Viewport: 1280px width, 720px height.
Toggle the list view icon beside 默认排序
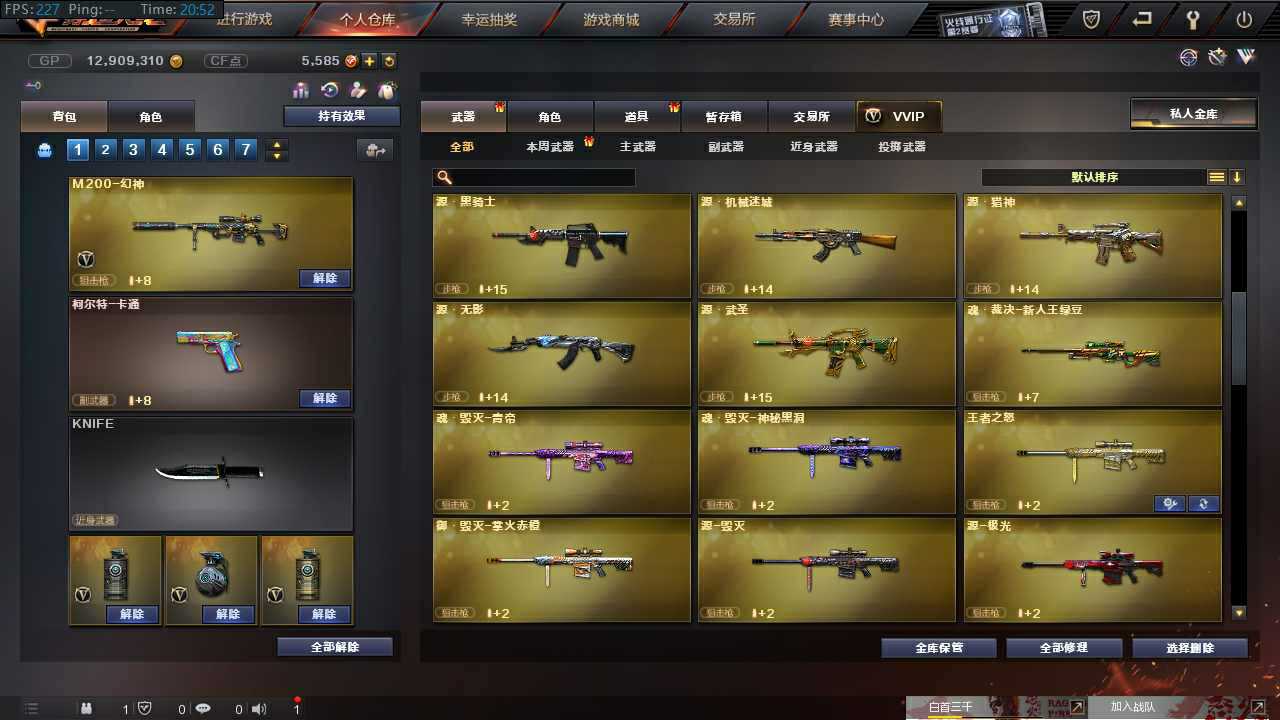(1217, 177)
